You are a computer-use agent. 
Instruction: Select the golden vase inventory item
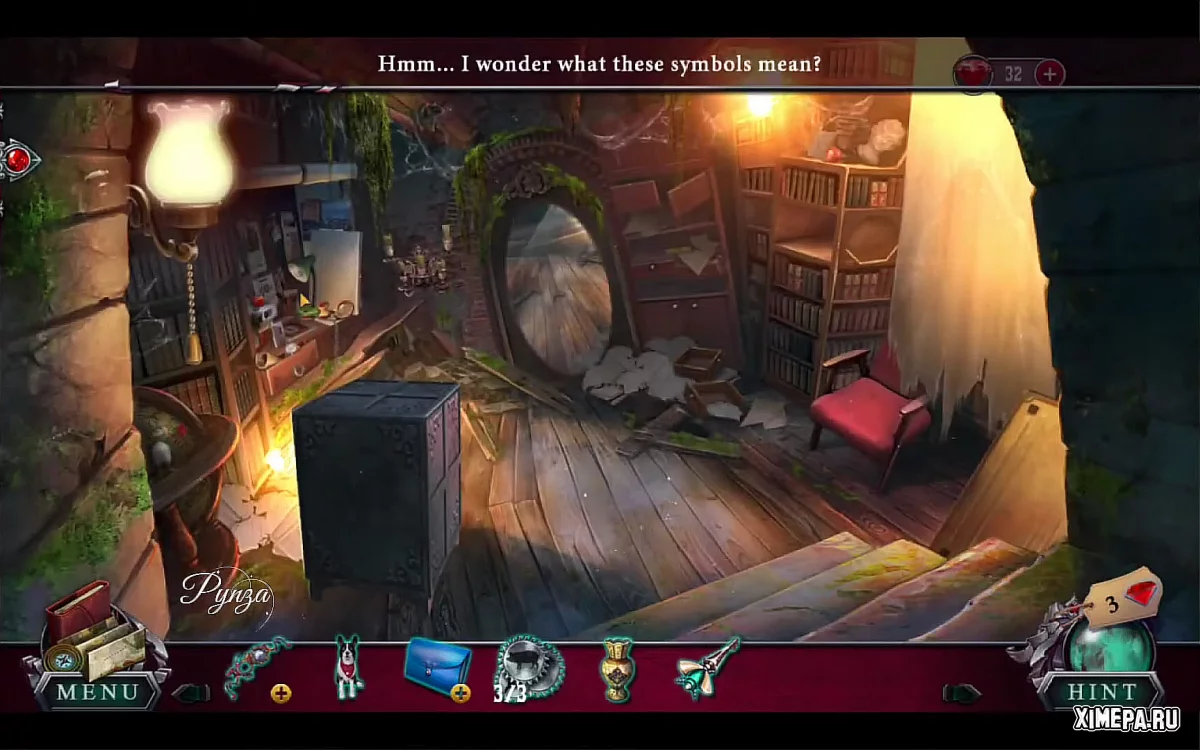(618, 667)
